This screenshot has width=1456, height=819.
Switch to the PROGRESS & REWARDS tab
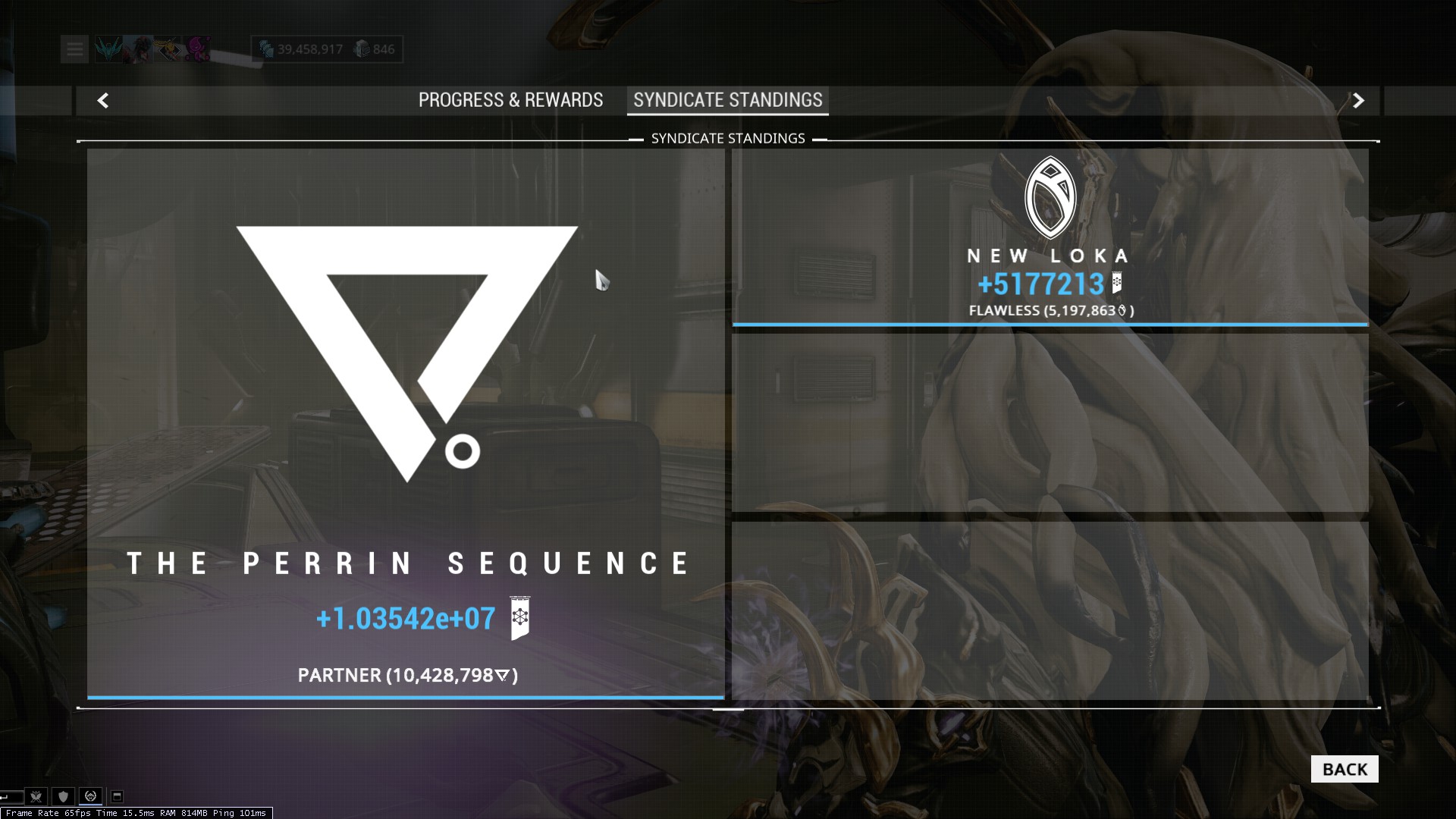(x=511, y=99)
